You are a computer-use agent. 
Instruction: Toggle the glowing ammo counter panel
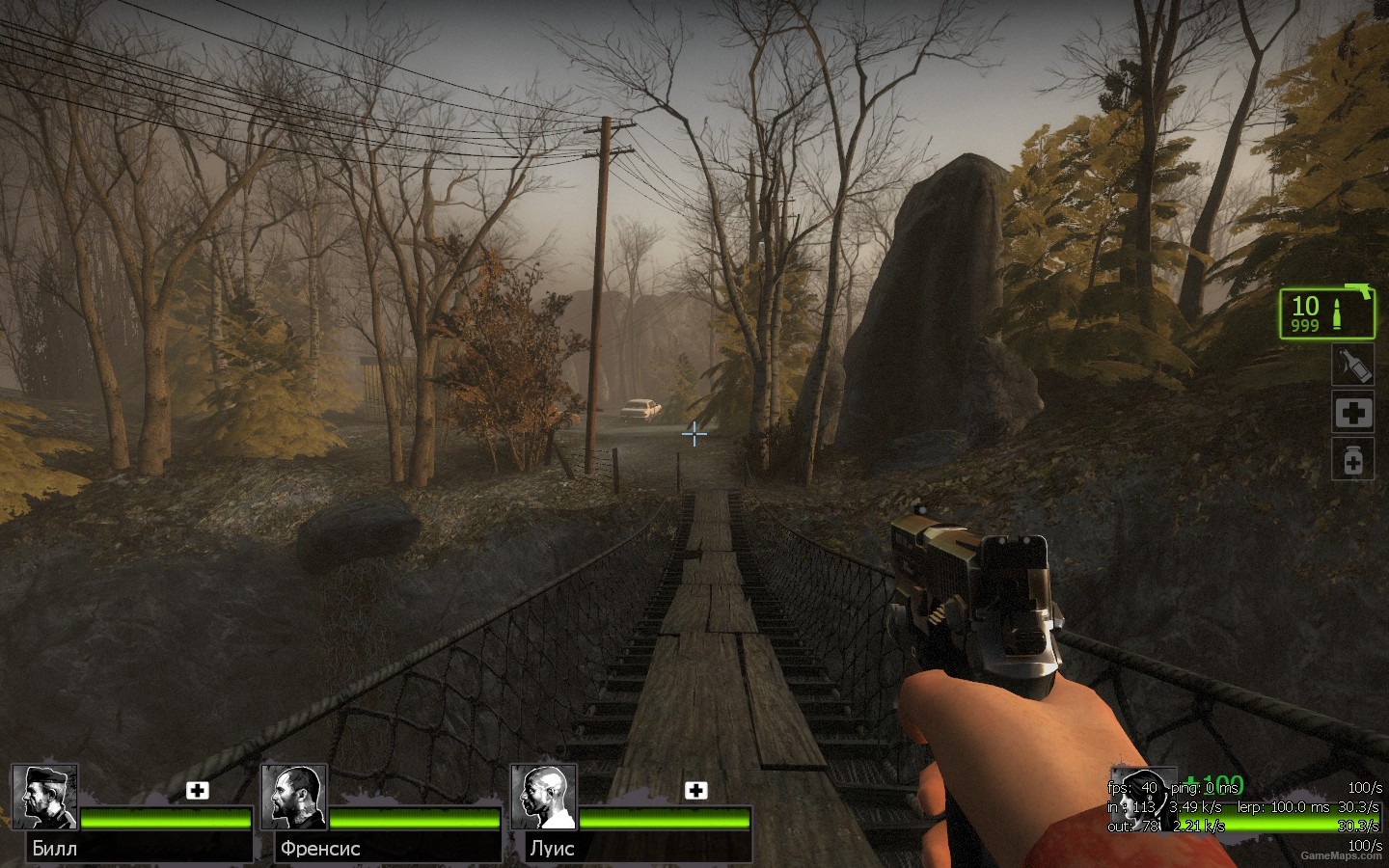1326,313
